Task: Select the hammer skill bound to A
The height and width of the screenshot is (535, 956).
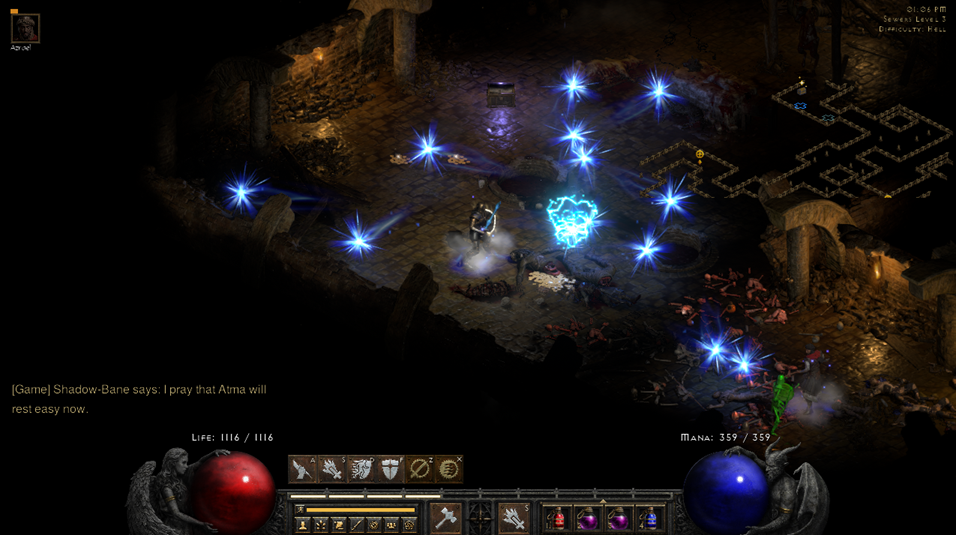Action: click(x=302, y=468)
